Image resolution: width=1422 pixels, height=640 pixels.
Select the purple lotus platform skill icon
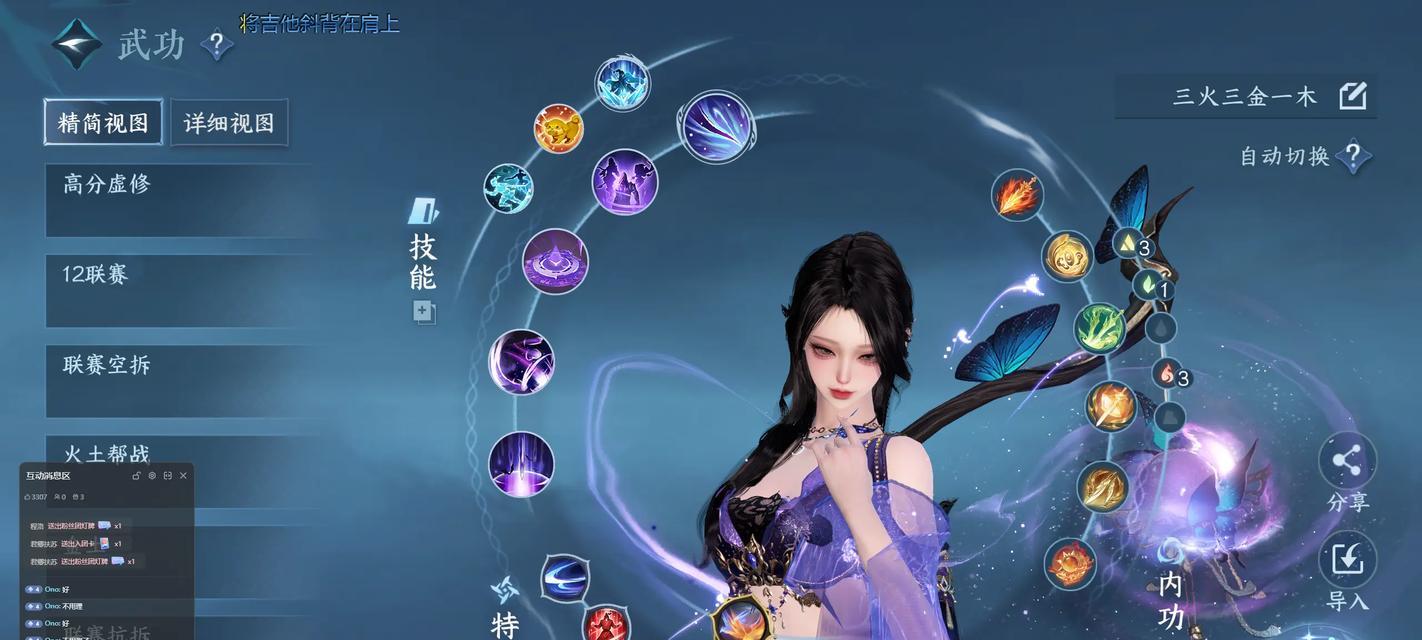[555, 262]
